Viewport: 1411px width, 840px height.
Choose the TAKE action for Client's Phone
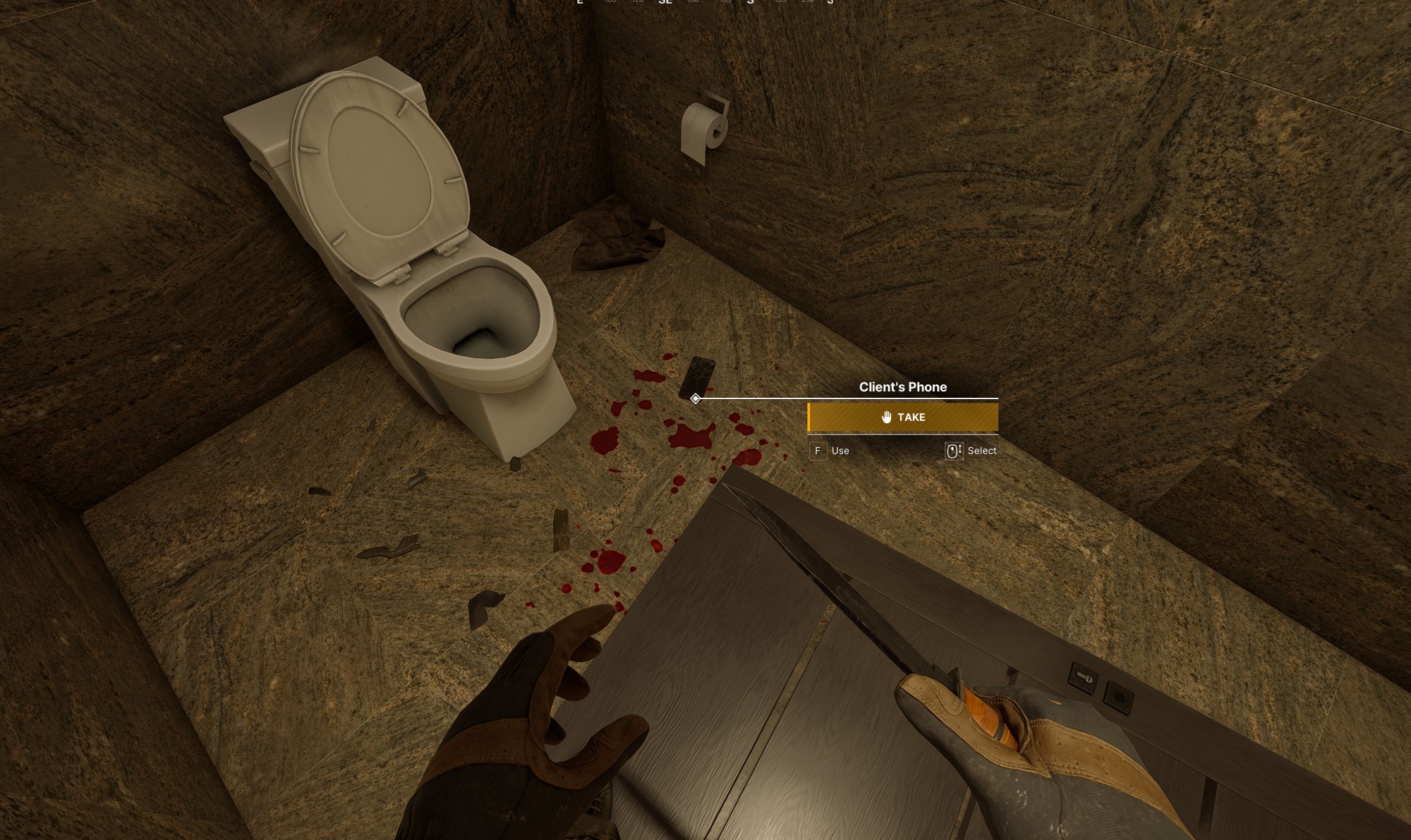click(903, 417)
